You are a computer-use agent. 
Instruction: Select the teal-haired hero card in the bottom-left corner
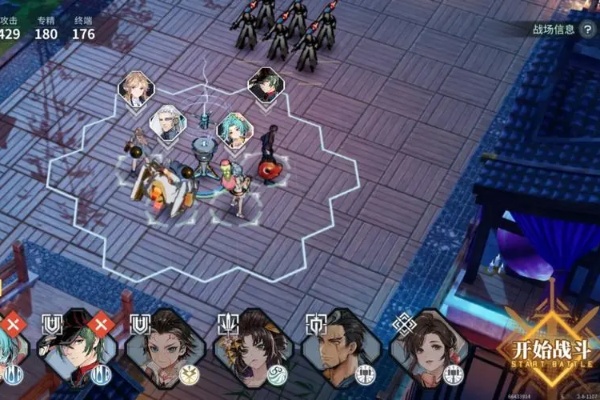[x=8, y=350]
